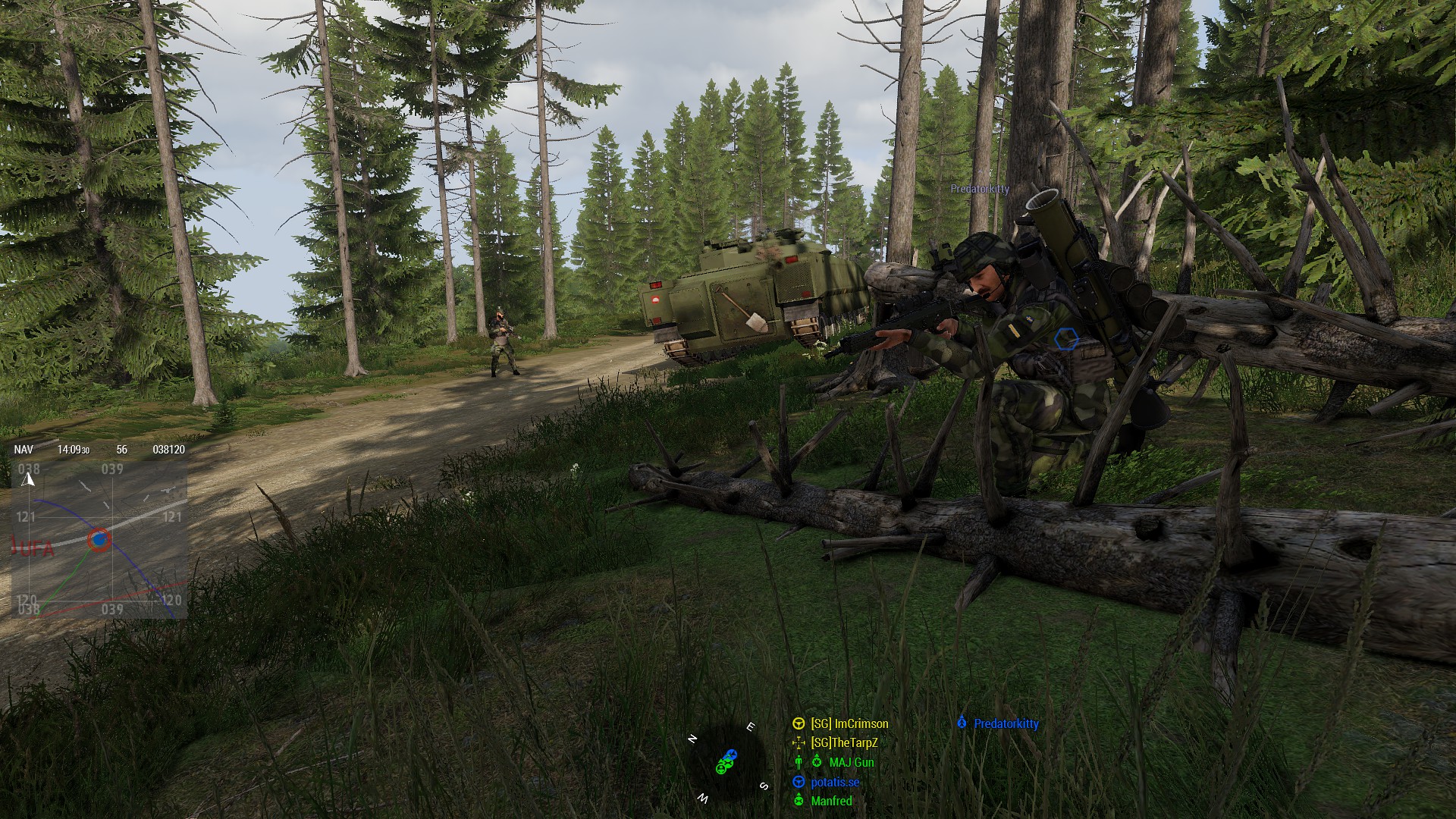Viewport: 1456px width, 819px height.
Task: Select potatis.se in the squad list
Action: tap(834, 782)
